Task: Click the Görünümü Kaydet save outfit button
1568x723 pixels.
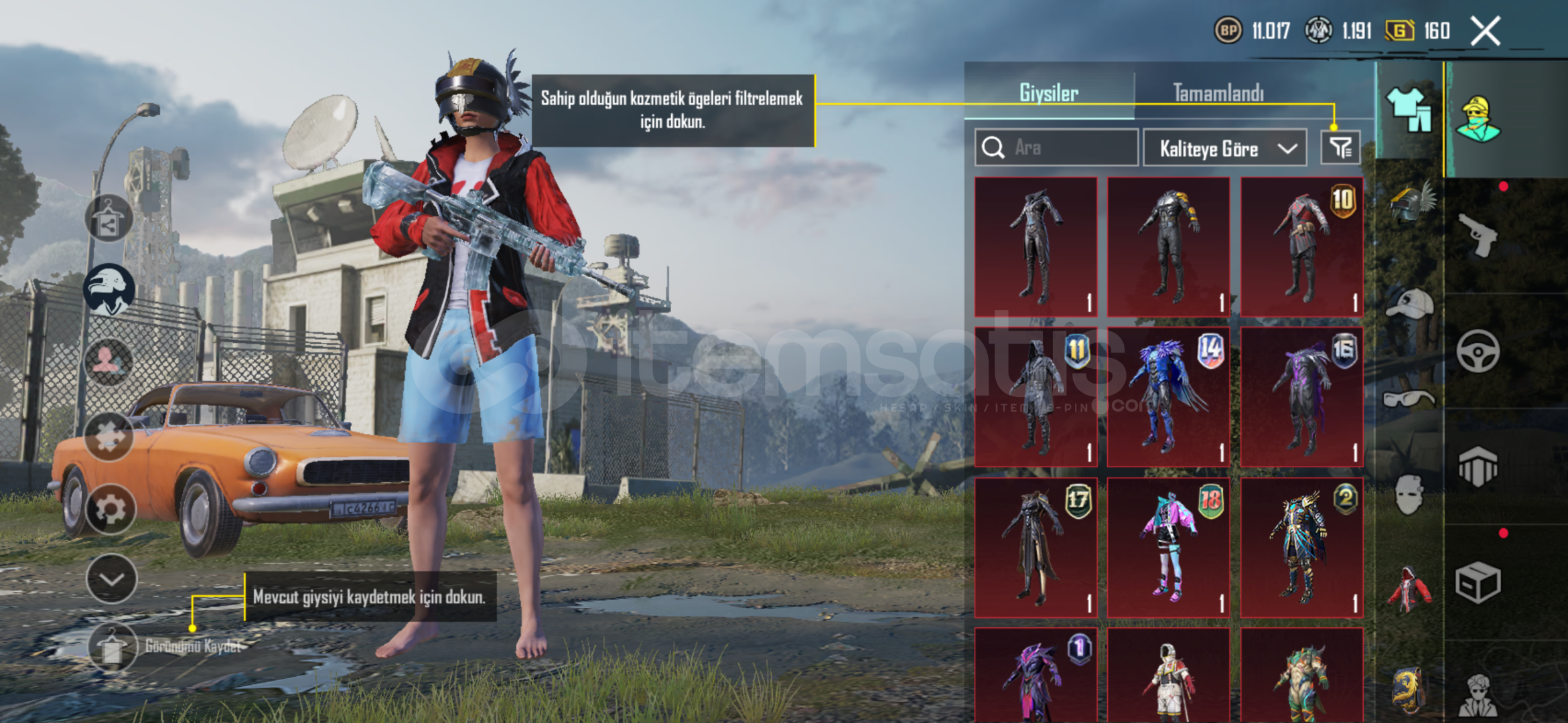Action: tap(112, 647)
